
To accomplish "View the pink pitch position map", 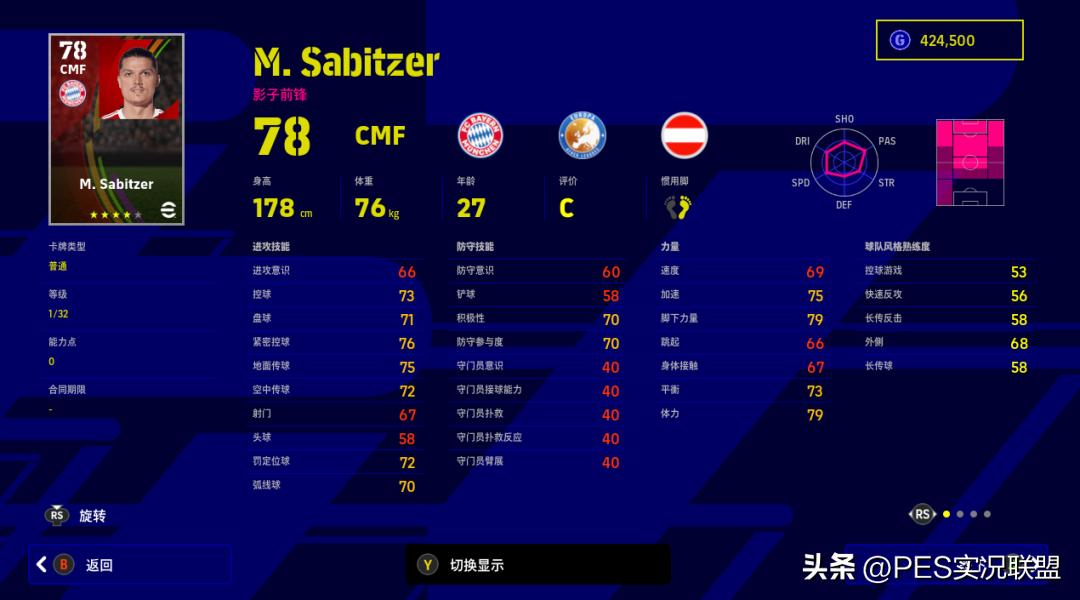I will [969, 162].
